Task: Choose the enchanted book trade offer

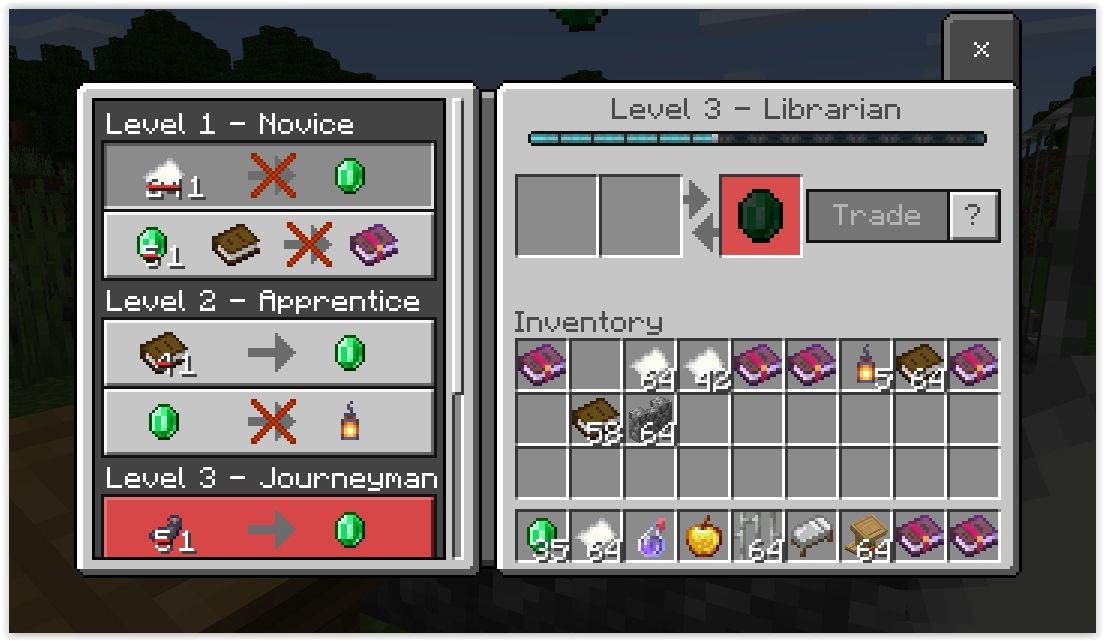Action: [268, 246]
